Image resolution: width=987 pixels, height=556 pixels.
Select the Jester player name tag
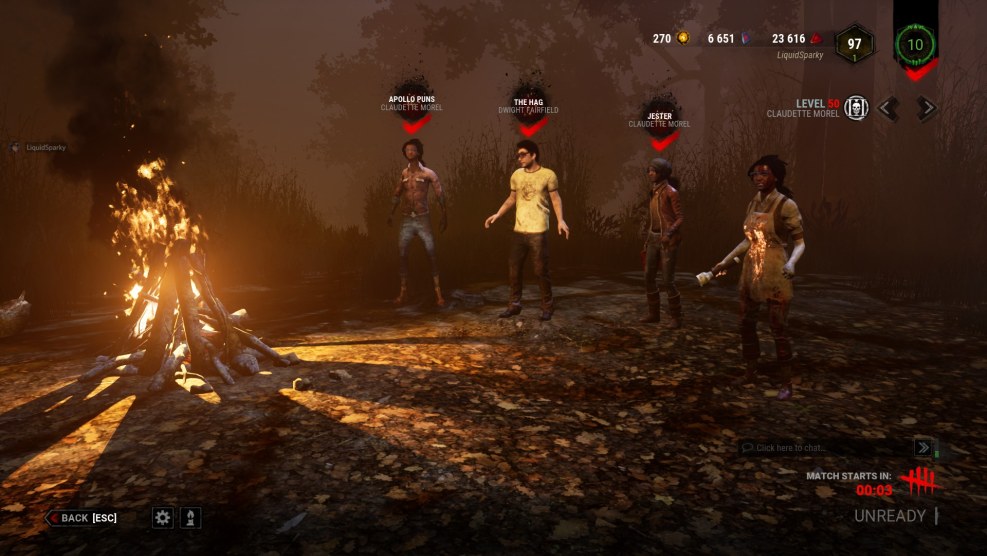tap(659, 119)
